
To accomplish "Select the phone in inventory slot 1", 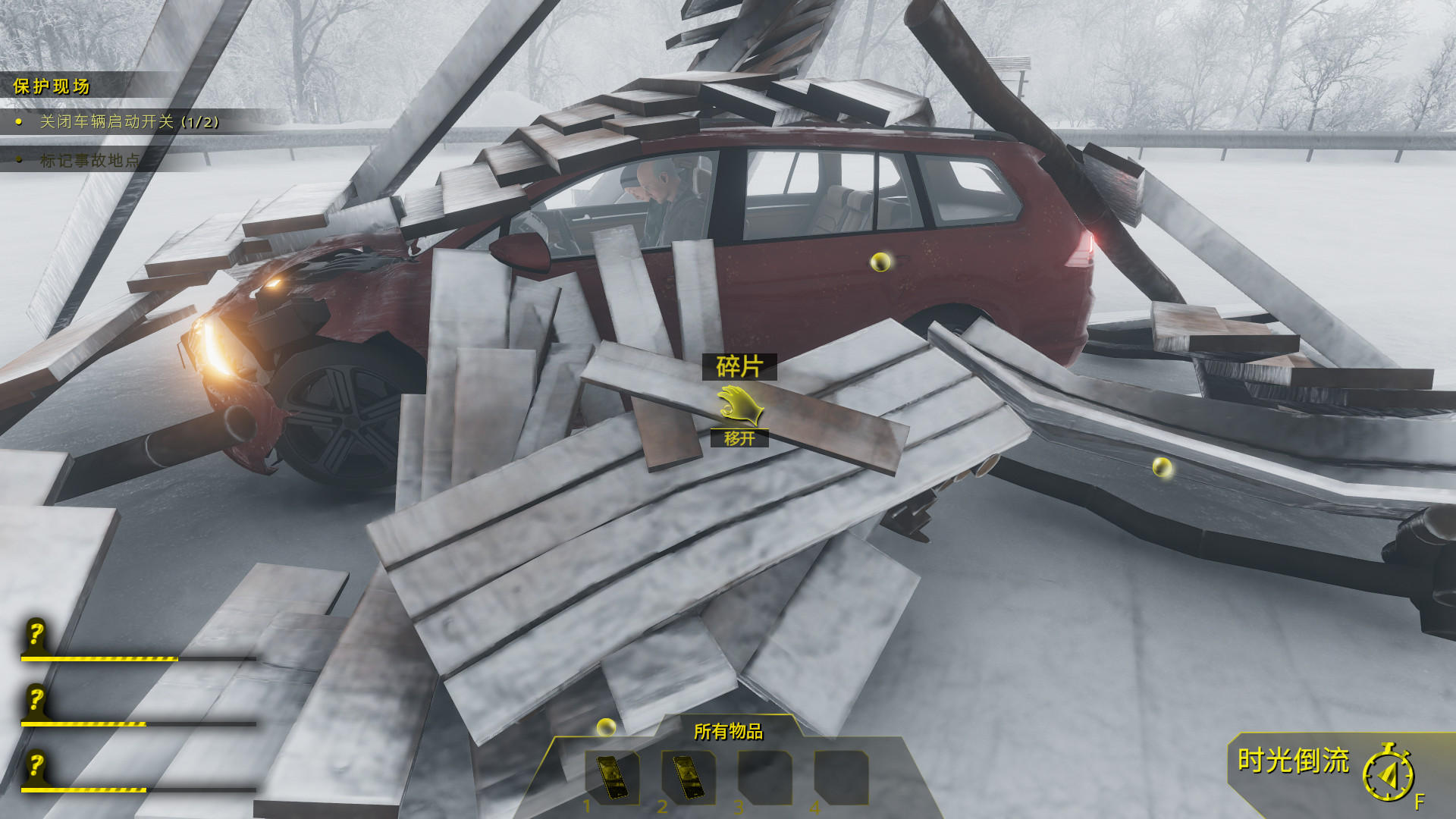I will tap(611, 776).
